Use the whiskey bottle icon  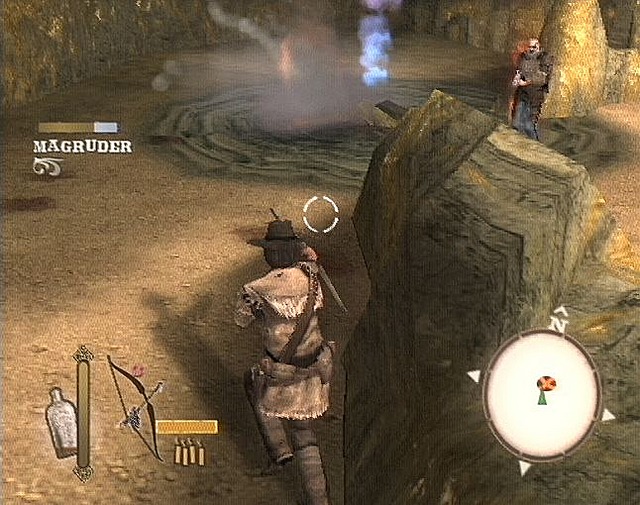[x=62, y=421]
